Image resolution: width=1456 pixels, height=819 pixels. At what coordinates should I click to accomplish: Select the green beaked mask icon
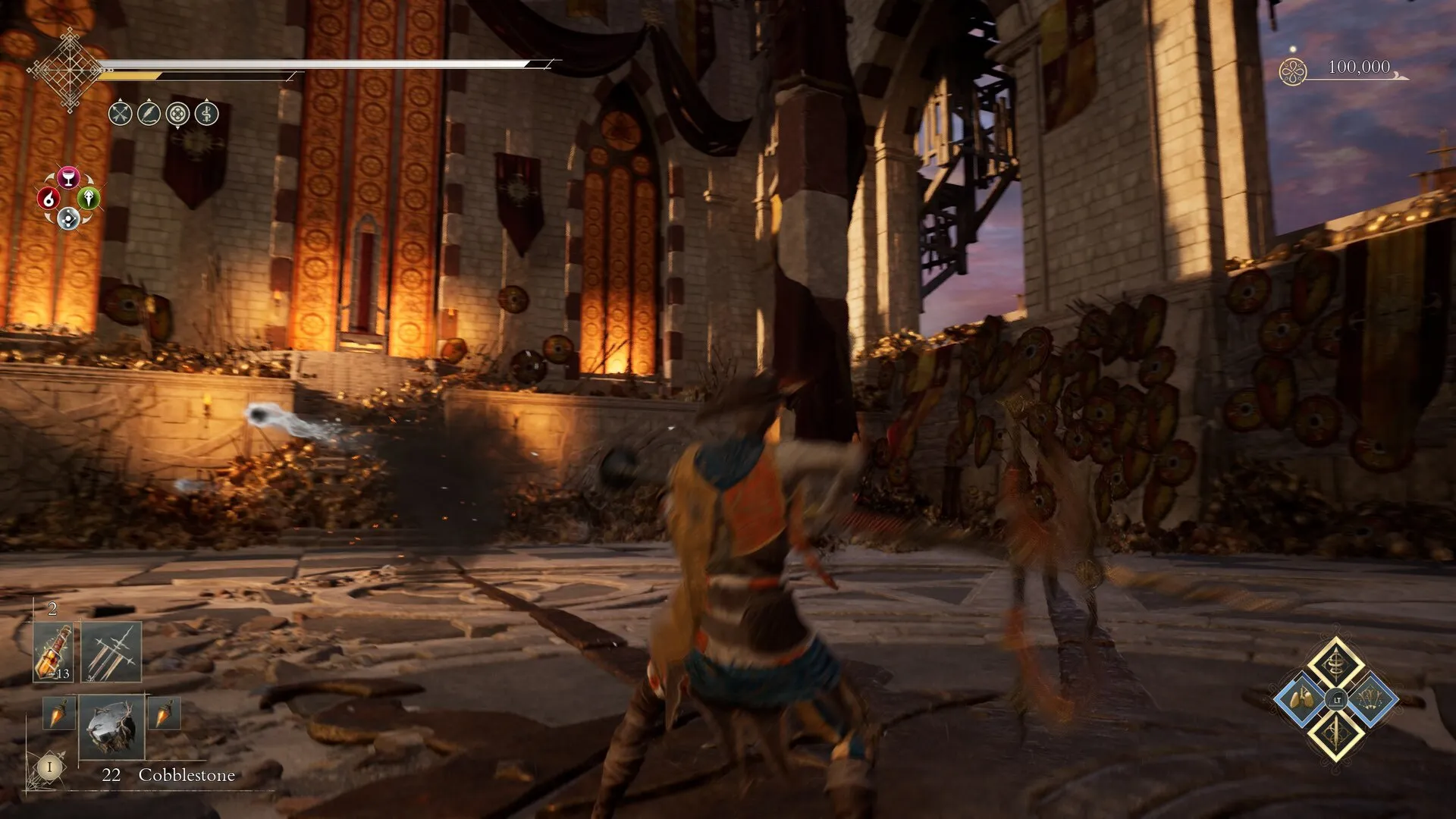[x=89, y=199]
